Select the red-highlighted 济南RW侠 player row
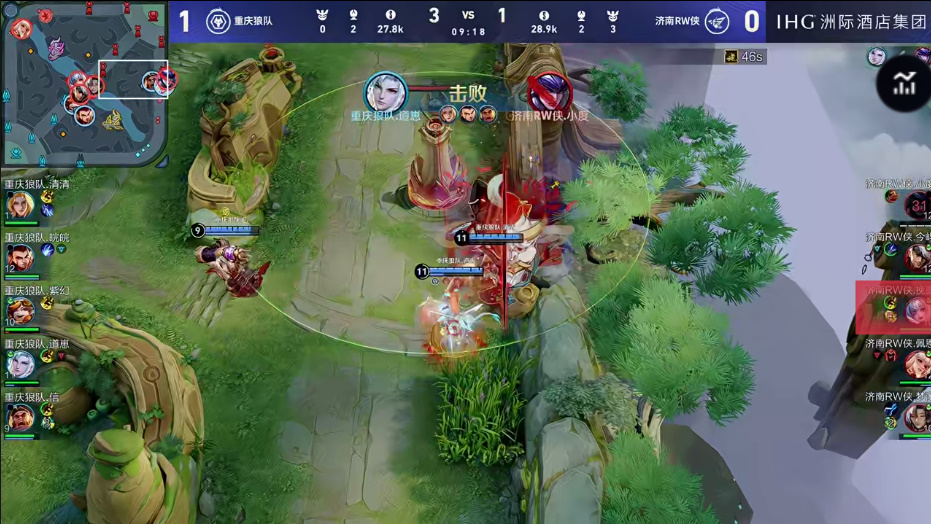 [x=893, y=308]
